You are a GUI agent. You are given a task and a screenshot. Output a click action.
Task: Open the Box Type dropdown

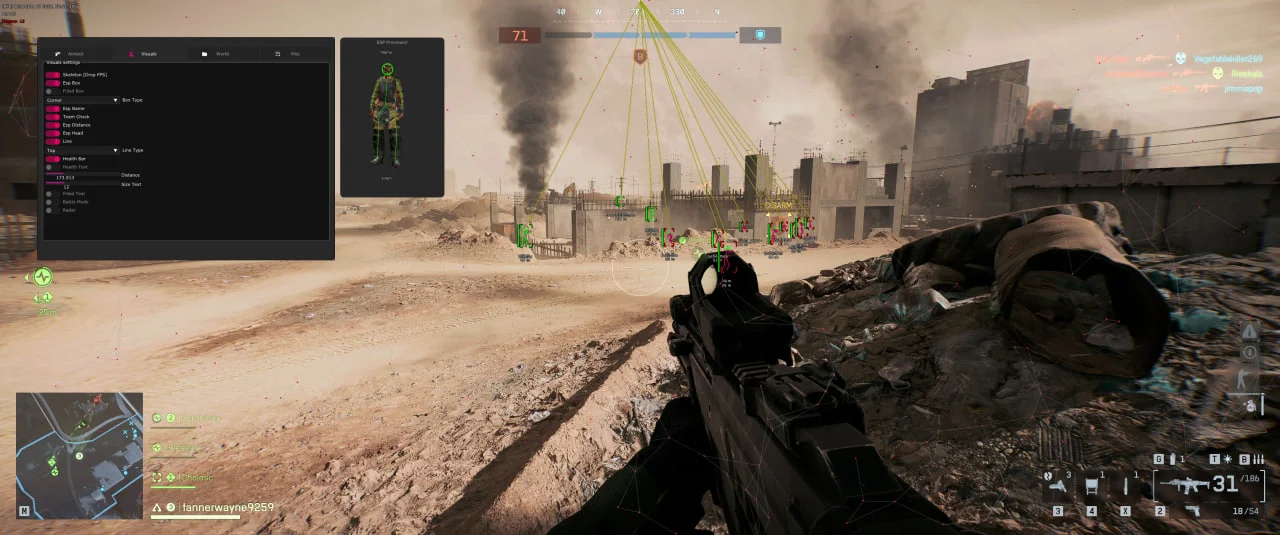82,100
